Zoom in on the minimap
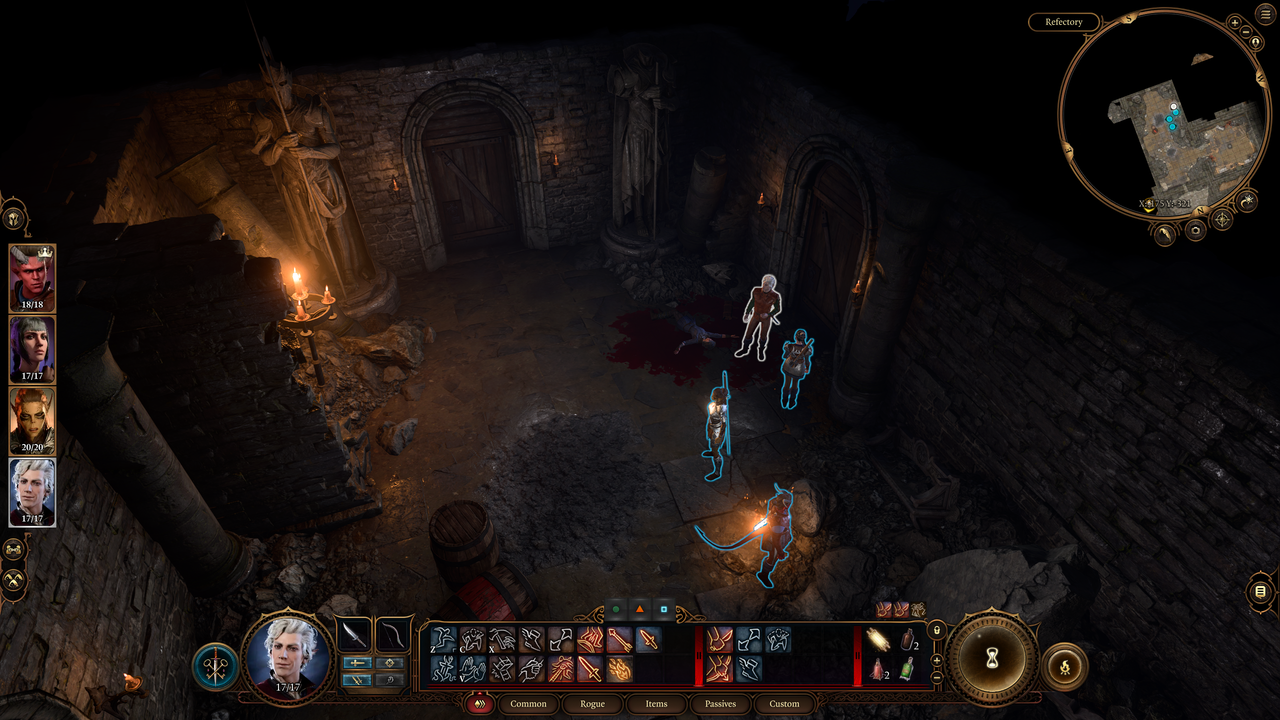 point(1235,22)
